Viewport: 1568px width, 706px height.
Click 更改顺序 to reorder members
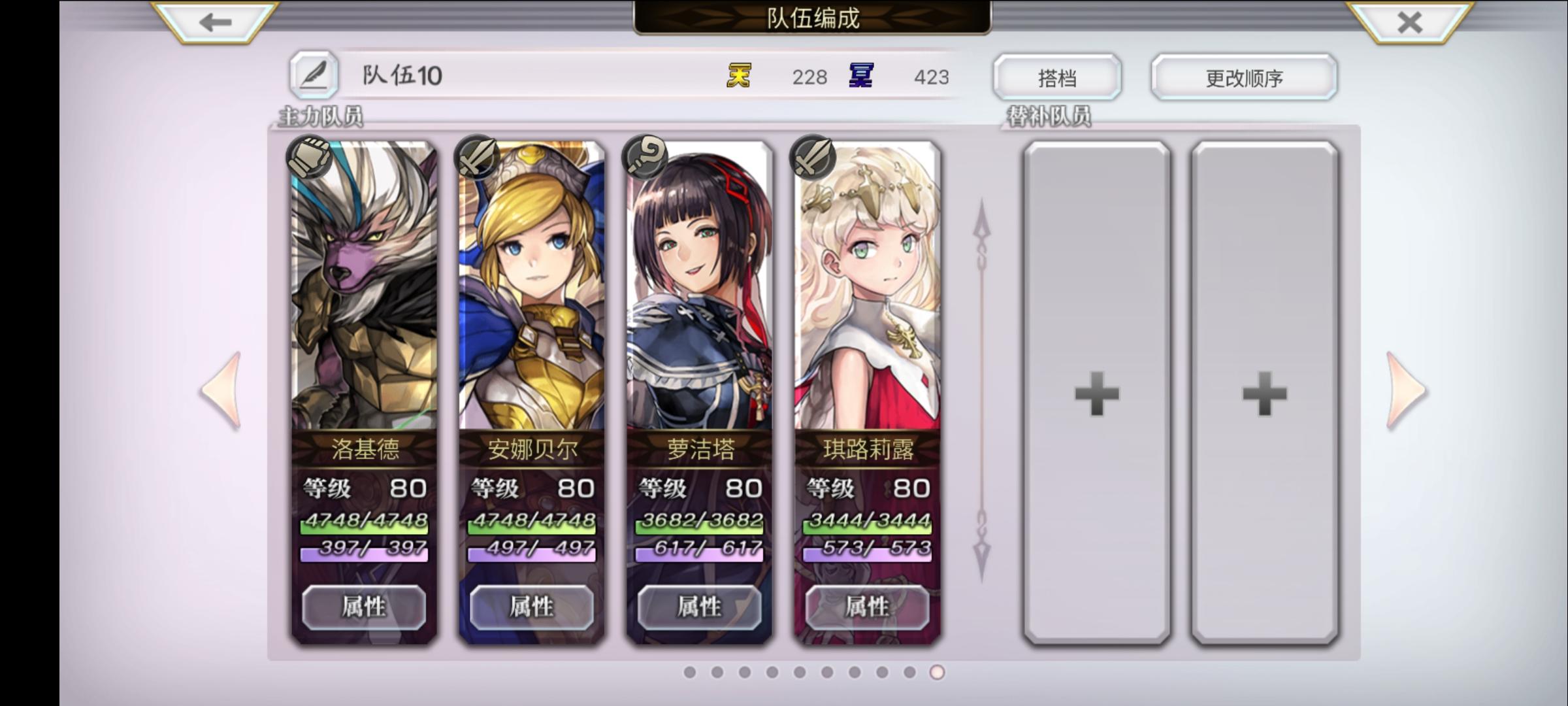click(x=1243, y=76)
